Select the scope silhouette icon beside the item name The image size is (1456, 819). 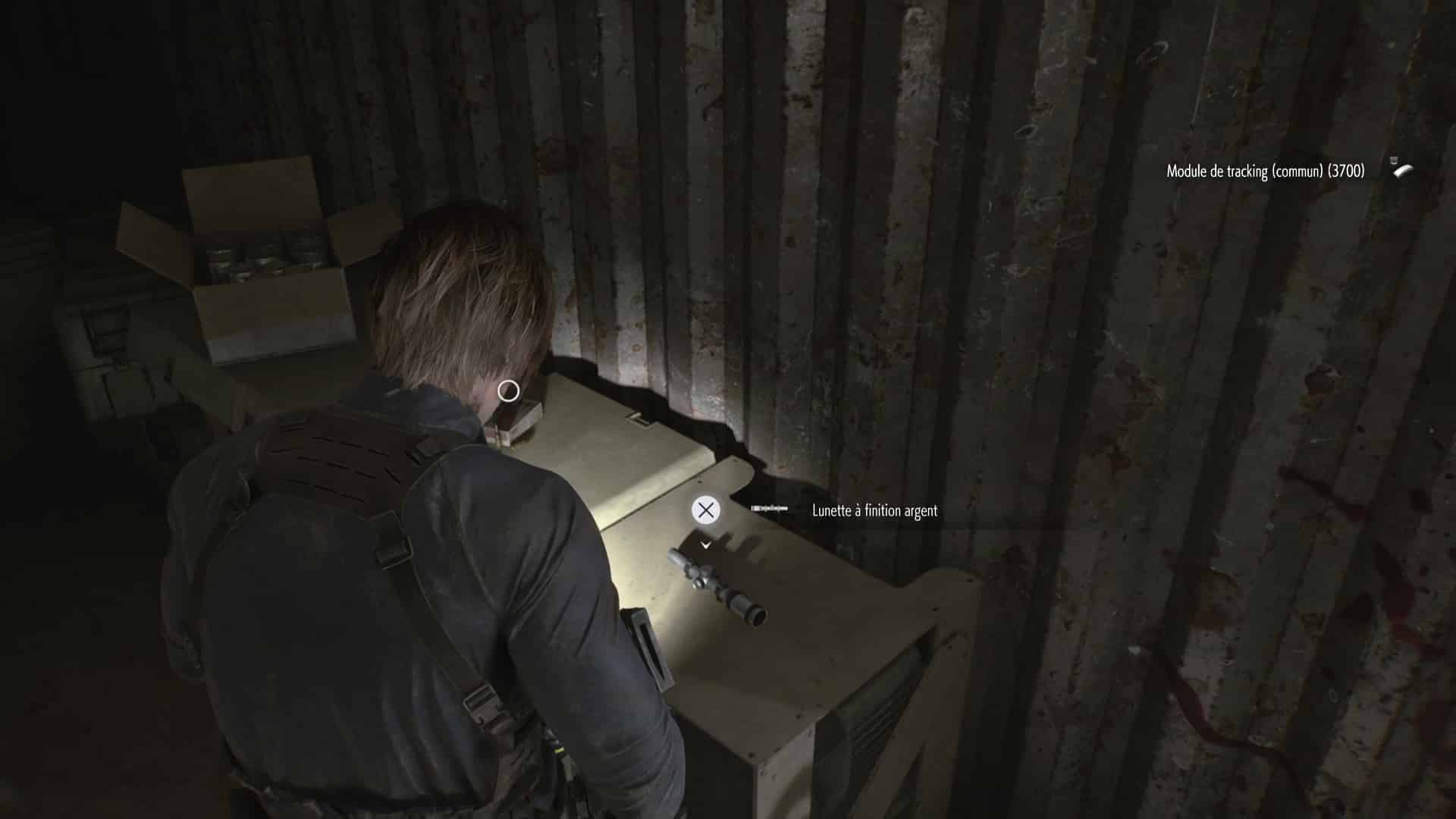[768, 509]
